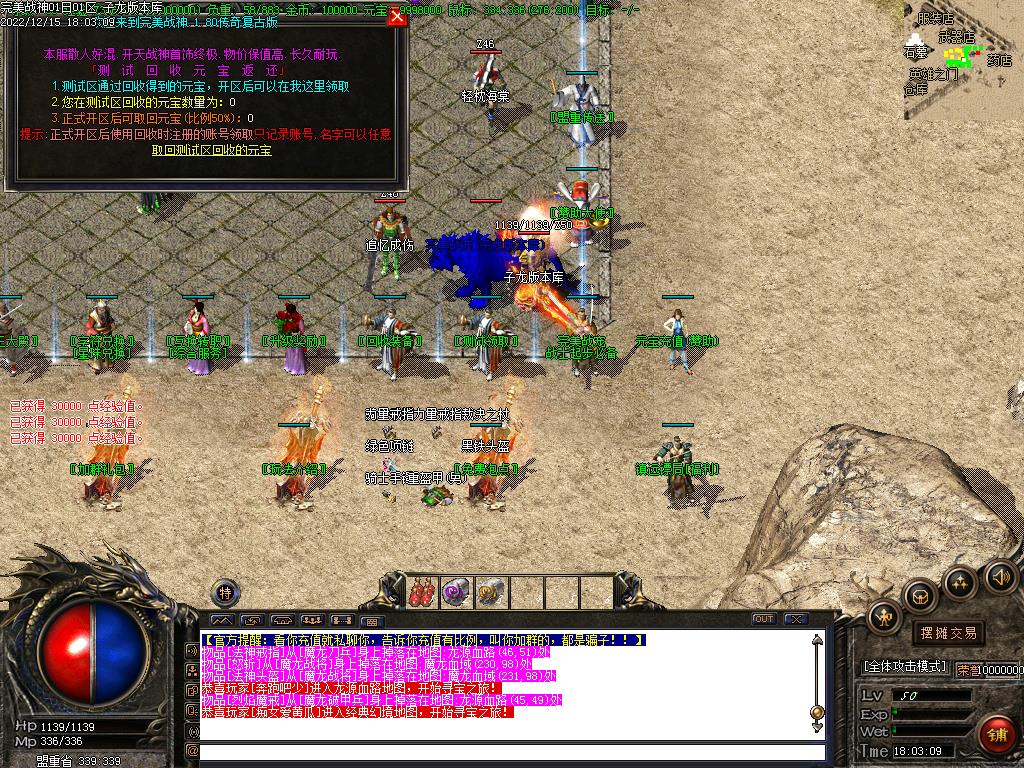
Task: Select the purple swirl scroll belt slot
Action: pyautogui.click(x=457, y=593)
